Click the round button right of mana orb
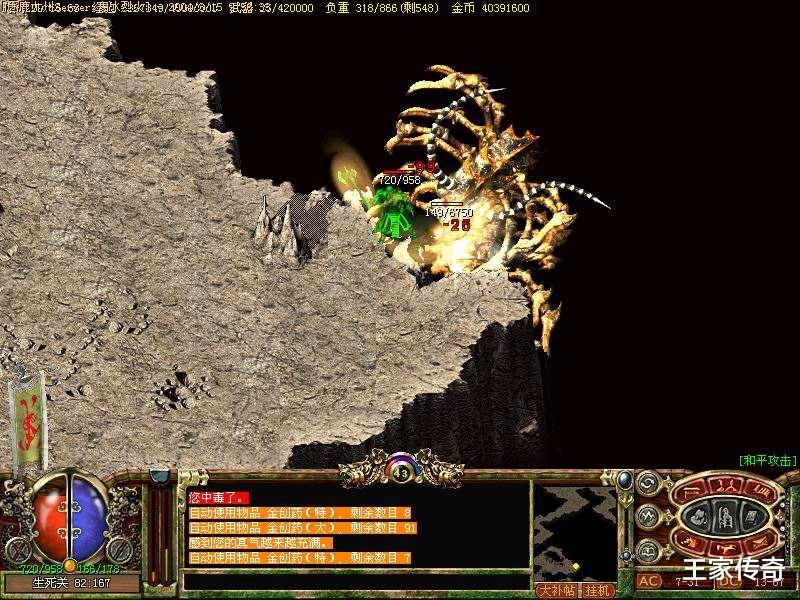 point(121,548)
